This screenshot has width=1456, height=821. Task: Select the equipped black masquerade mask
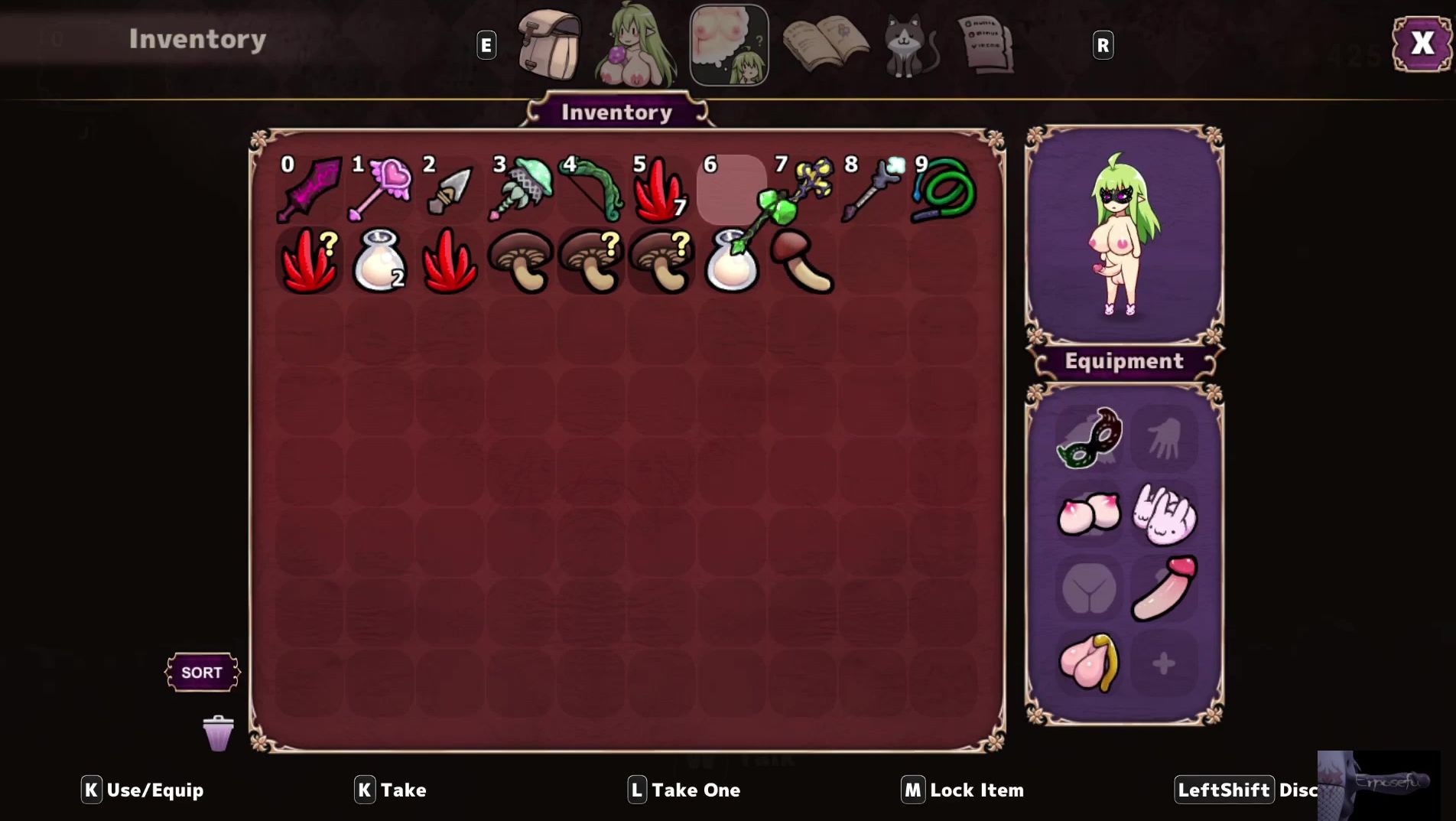(x=1089, y=438)
